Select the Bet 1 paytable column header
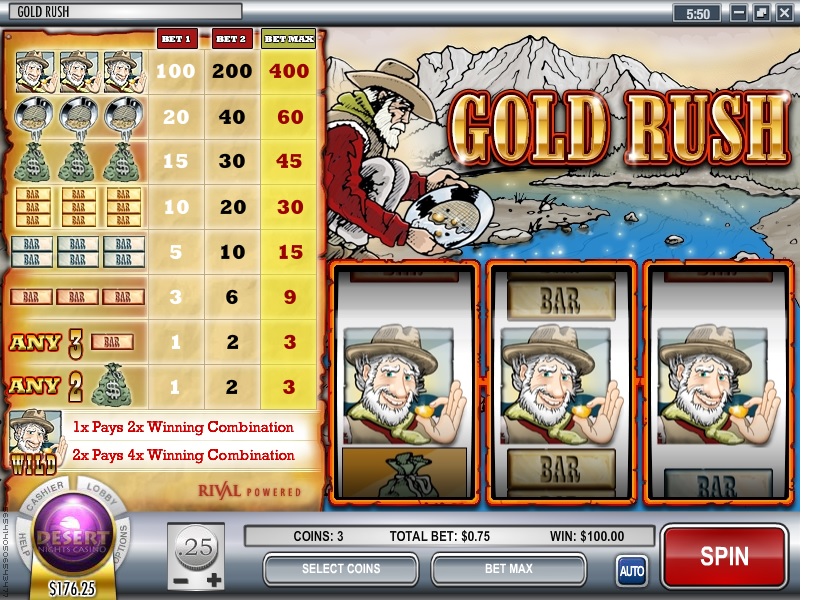This screenshot has width=819, height=600. click(178, 39)
